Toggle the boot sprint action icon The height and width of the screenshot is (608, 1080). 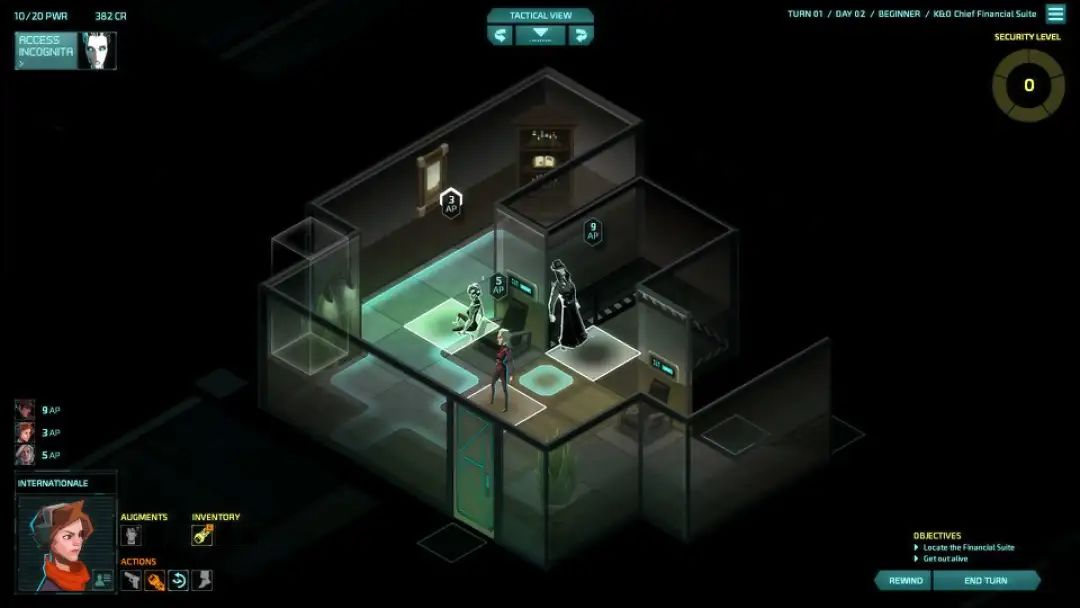pos(202,580)
